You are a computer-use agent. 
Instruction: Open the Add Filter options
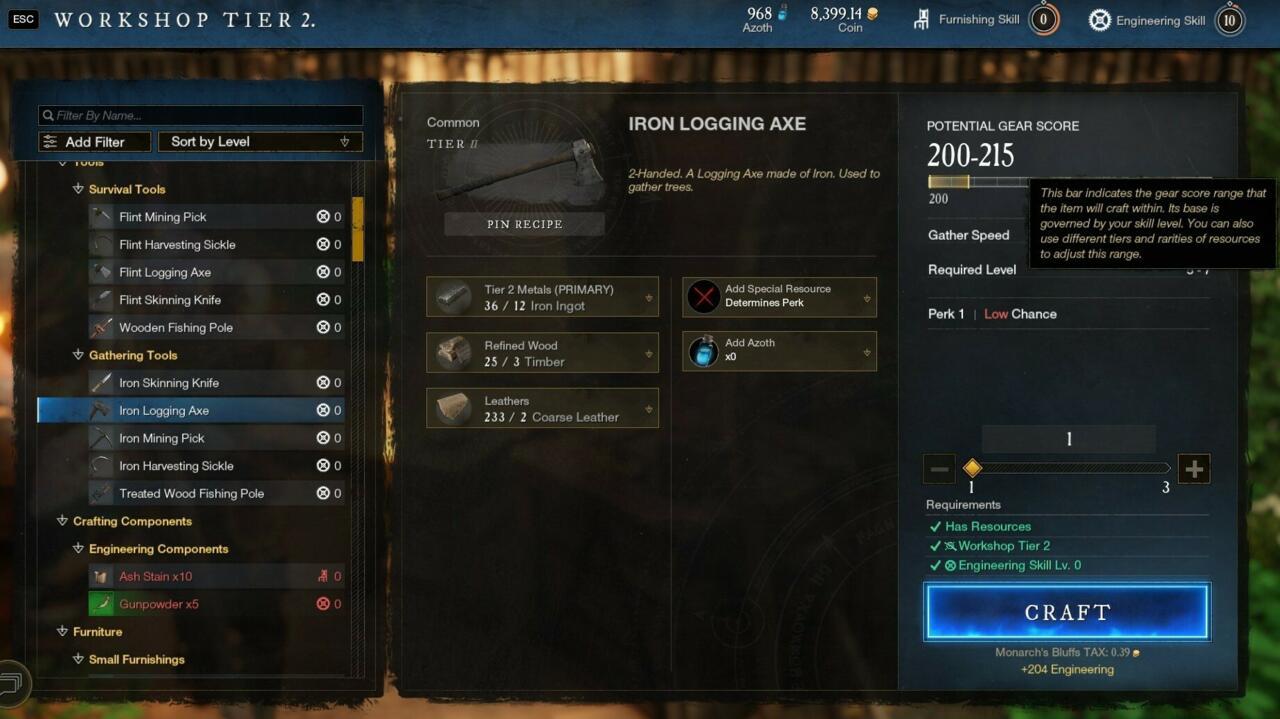pyautogui.click(x=94, y=142)
